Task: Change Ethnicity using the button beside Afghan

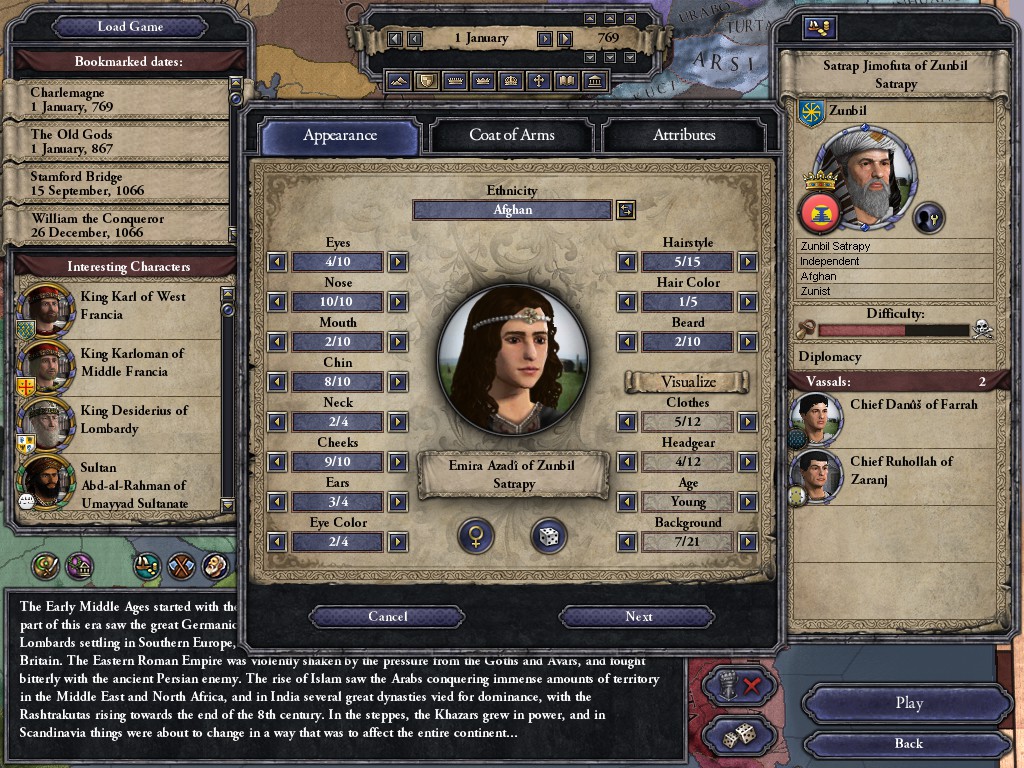Action: (x=625, y=210)
